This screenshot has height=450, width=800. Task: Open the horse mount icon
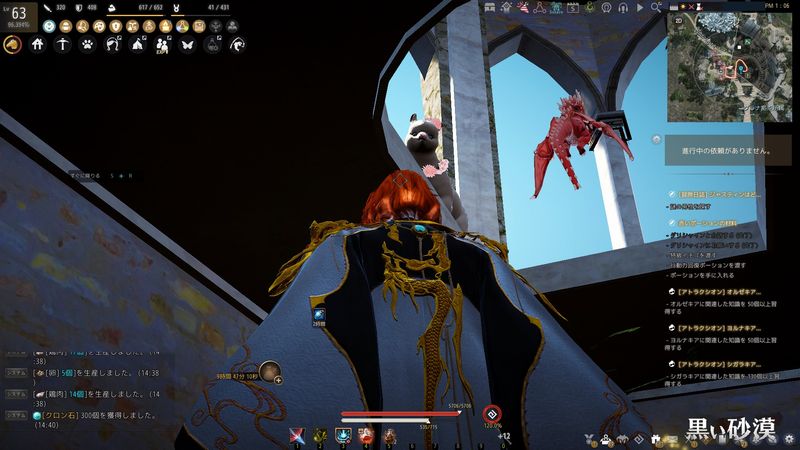pos(13,44)
